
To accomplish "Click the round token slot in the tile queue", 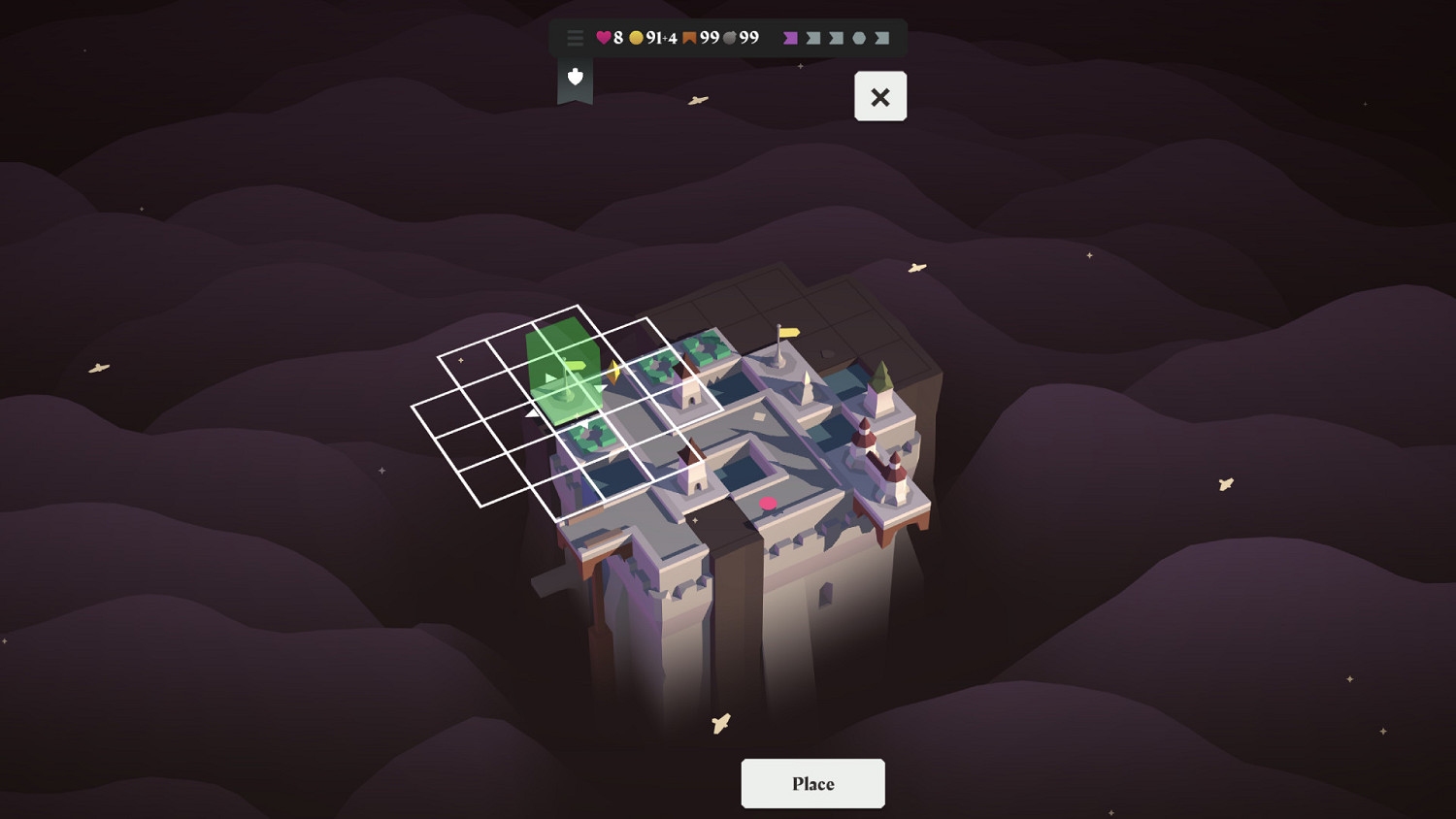I will click(x=861, y=38).
